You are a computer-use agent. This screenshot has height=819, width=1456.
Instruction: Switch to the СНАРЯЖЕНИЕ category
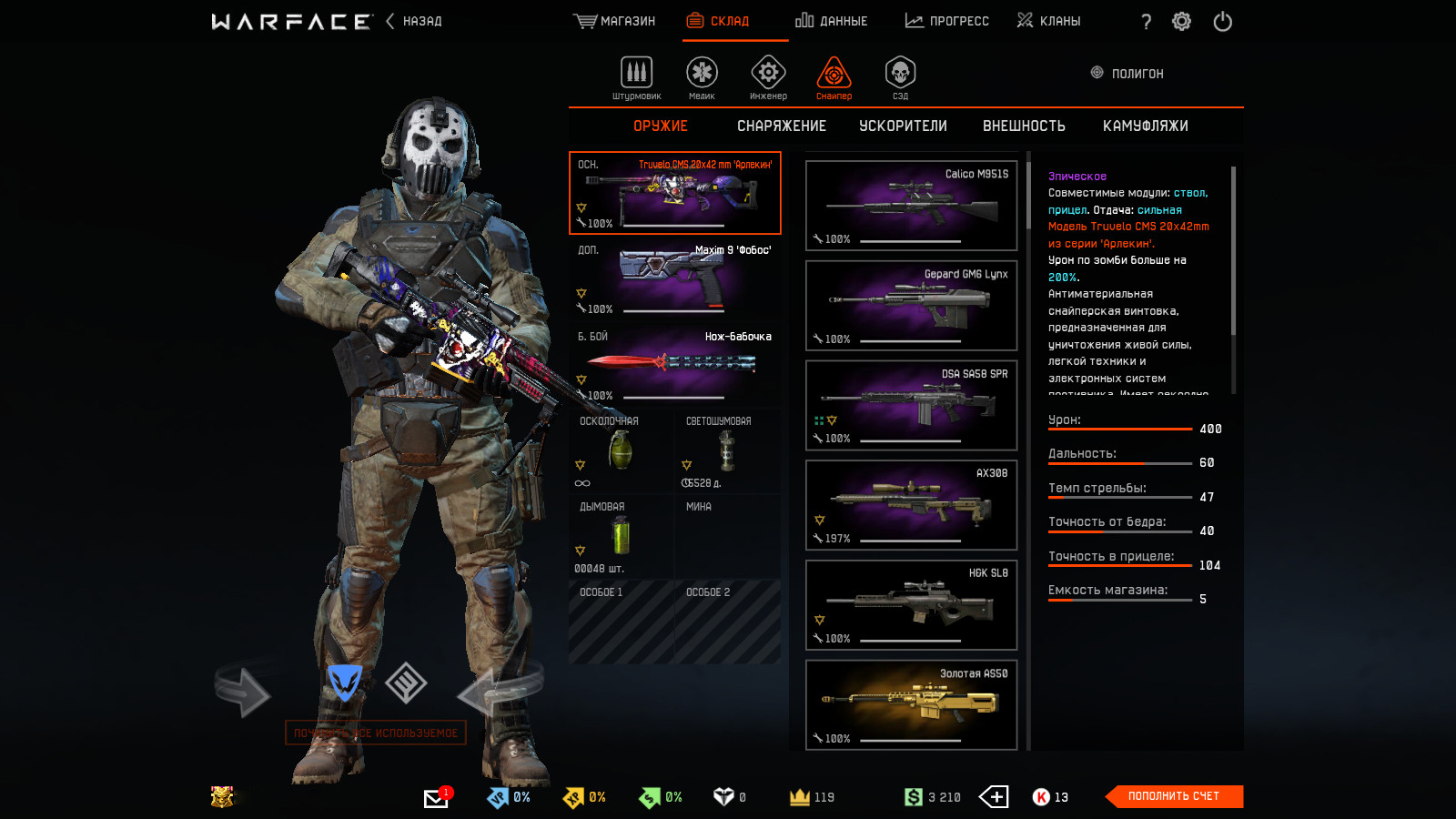(x=781, y=126)
